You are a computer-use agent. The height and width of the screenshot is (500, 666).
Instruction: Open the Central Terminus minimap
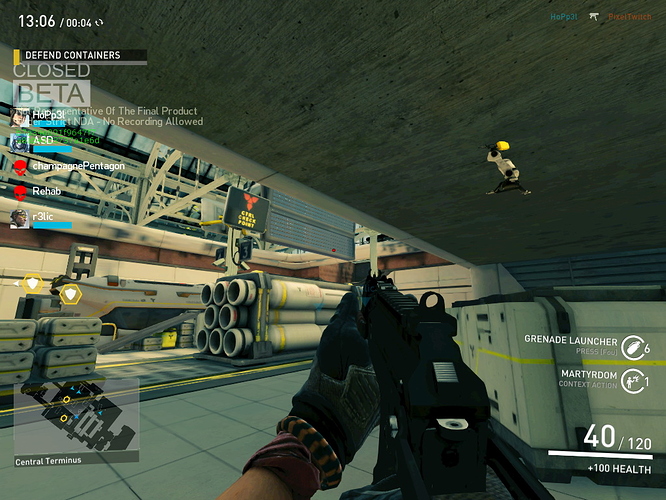76,418
